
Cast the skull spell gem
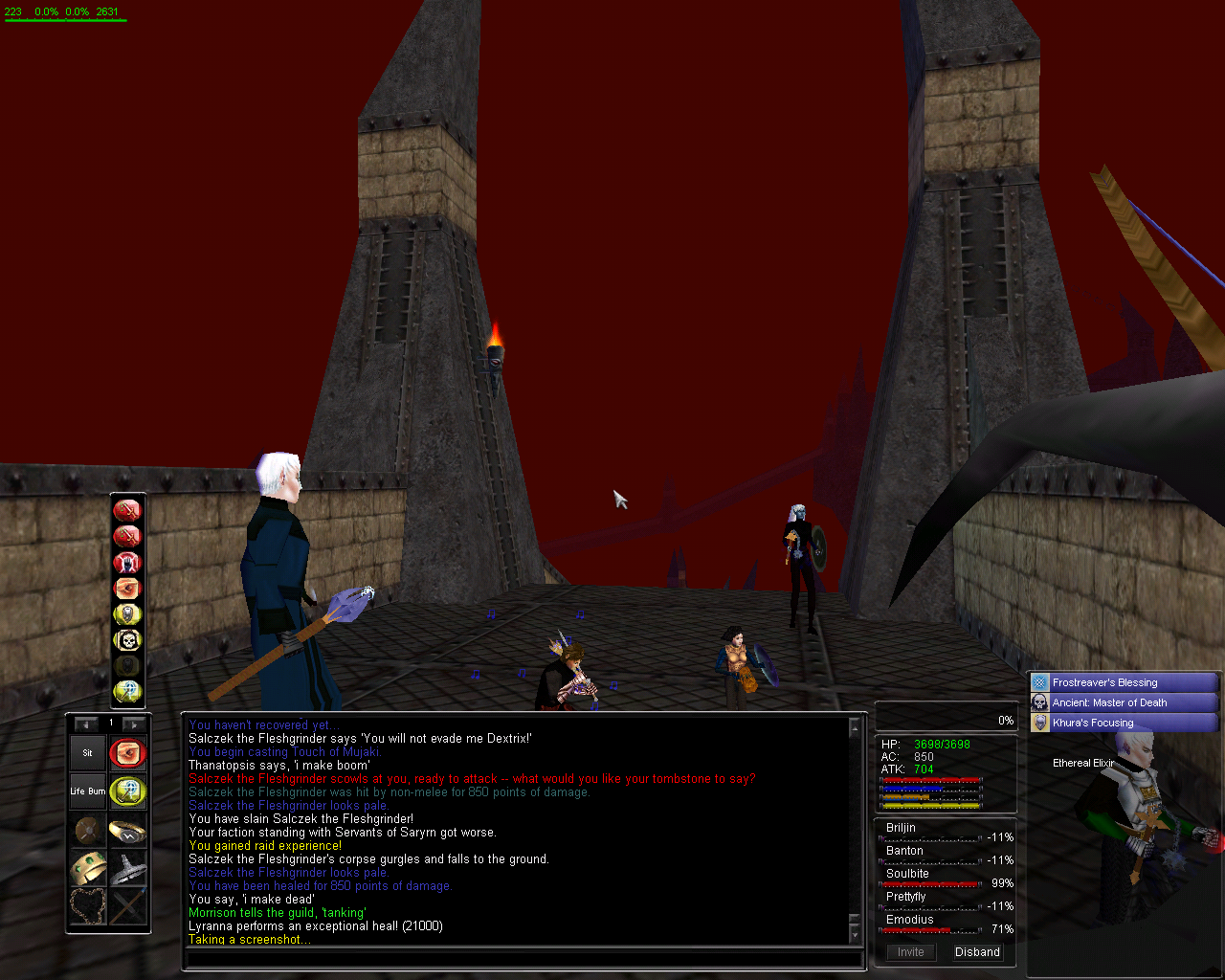(x=127, y=639)
